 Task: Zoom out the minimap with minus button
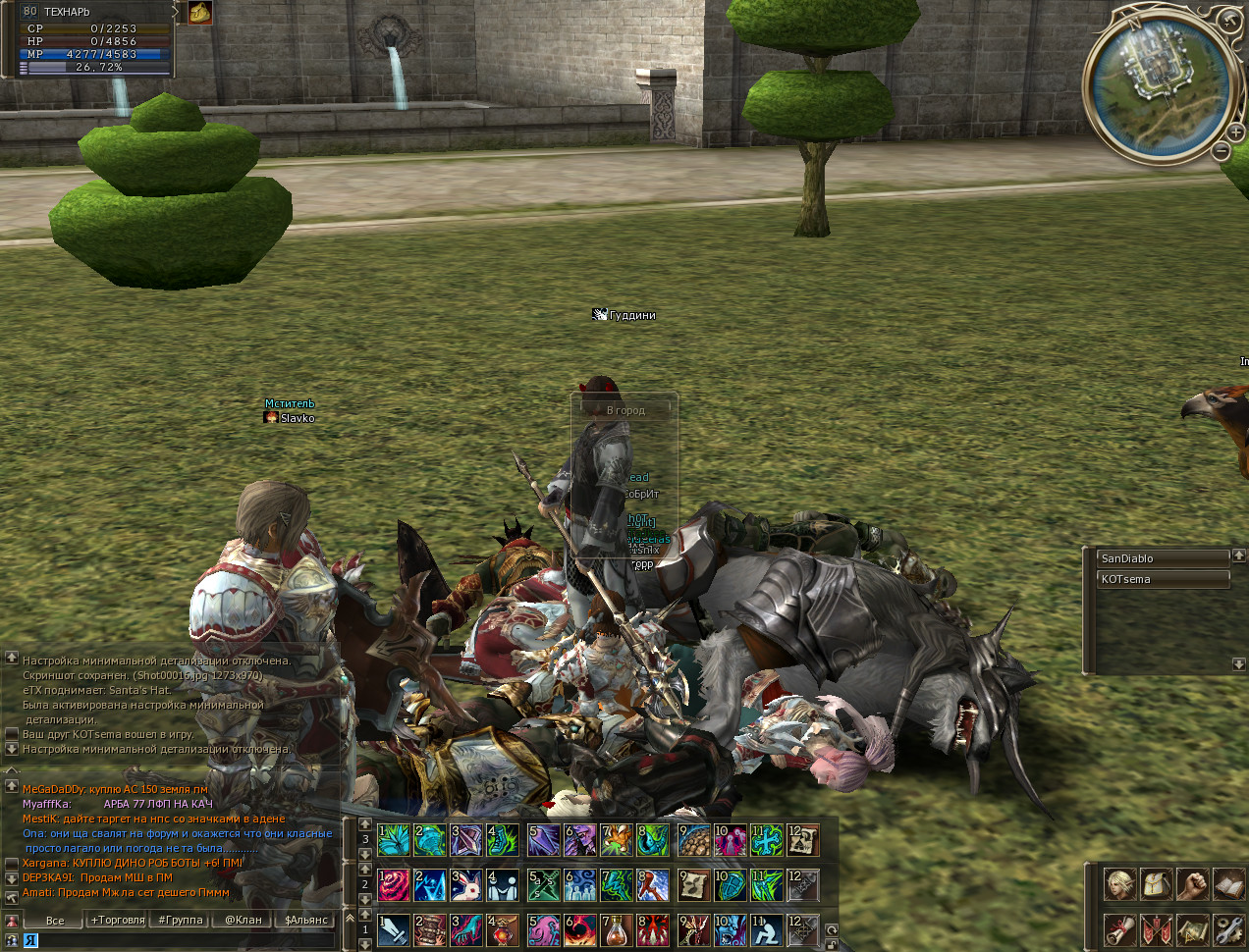[1221, 151]
